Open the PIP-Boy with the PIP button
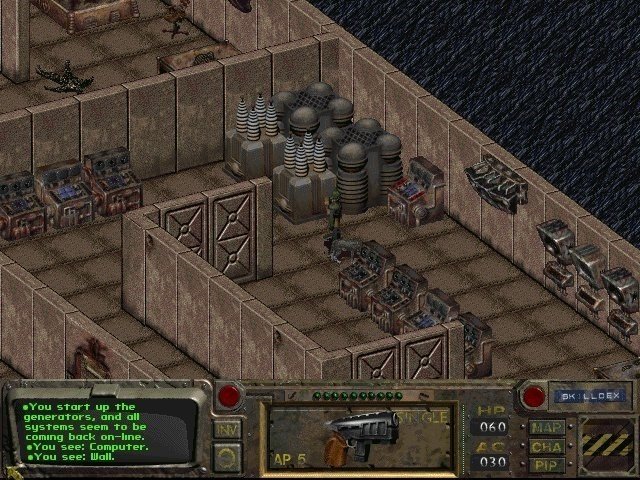The width and height of the screenshot is (640, 480). pos(547,464)
